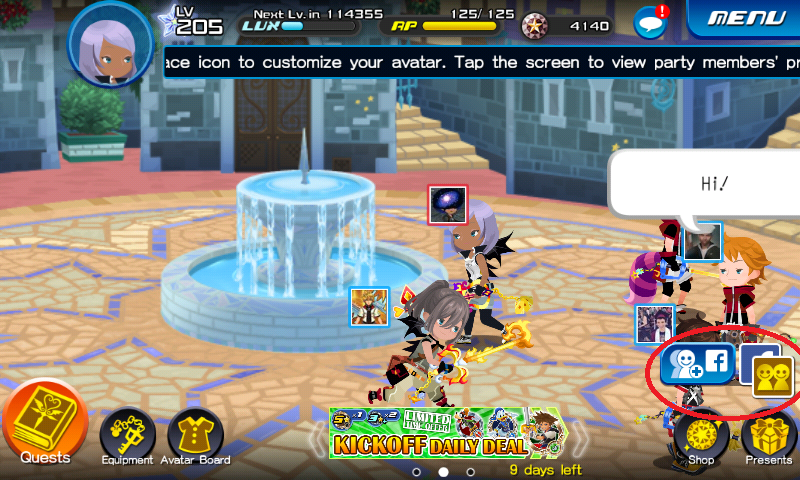The height and width of the screenshot is (480, 800).
Task: Invite Facebook friends with the blue button
Action: click(x=697, y=364)
